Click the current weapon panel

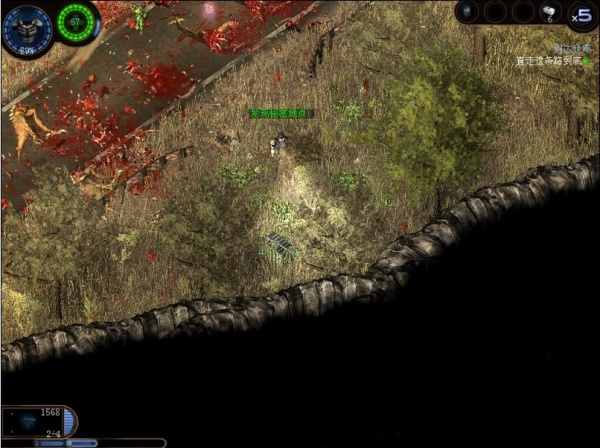36,422
